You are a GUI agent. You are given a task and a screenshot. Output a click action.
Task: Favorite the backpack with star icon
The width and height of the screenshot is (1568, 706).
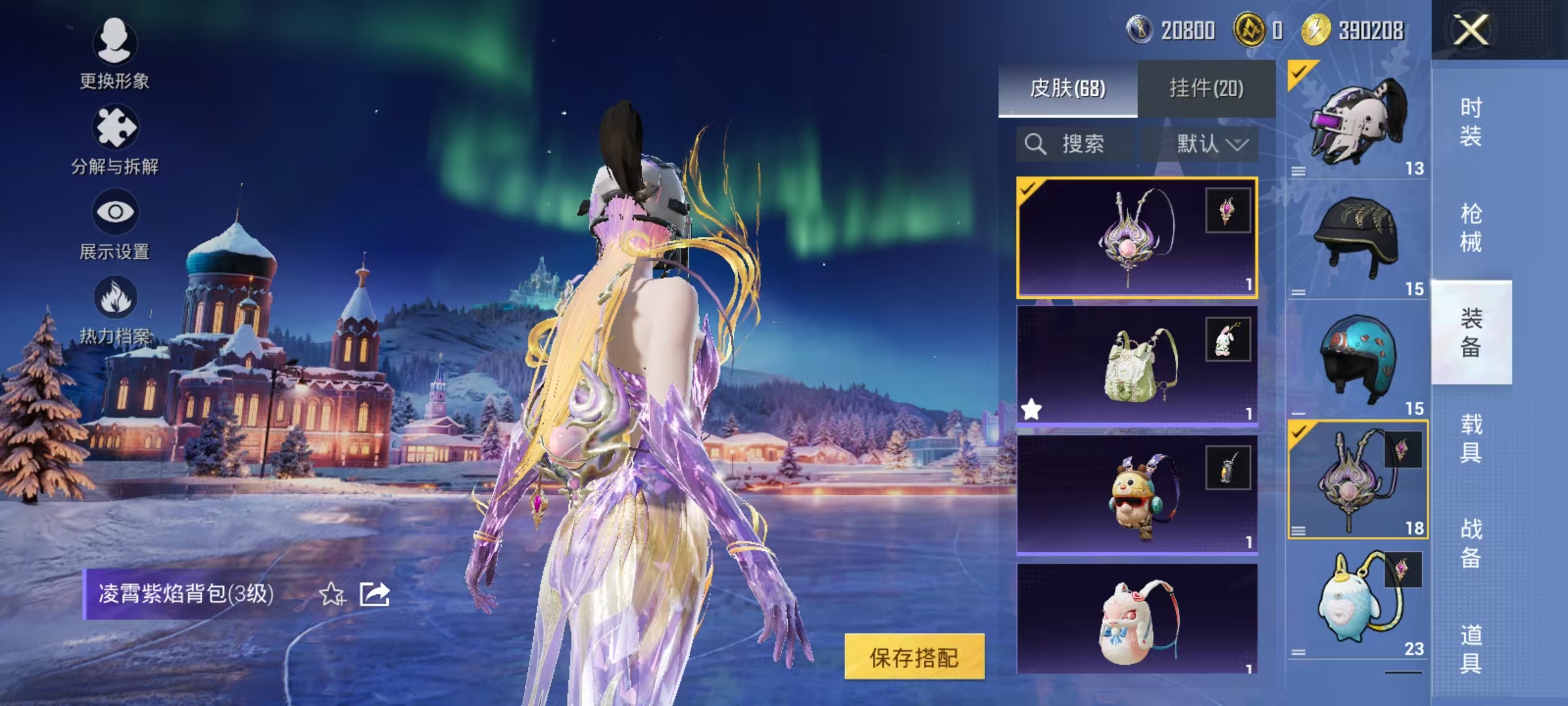click(x=332, y=595)
